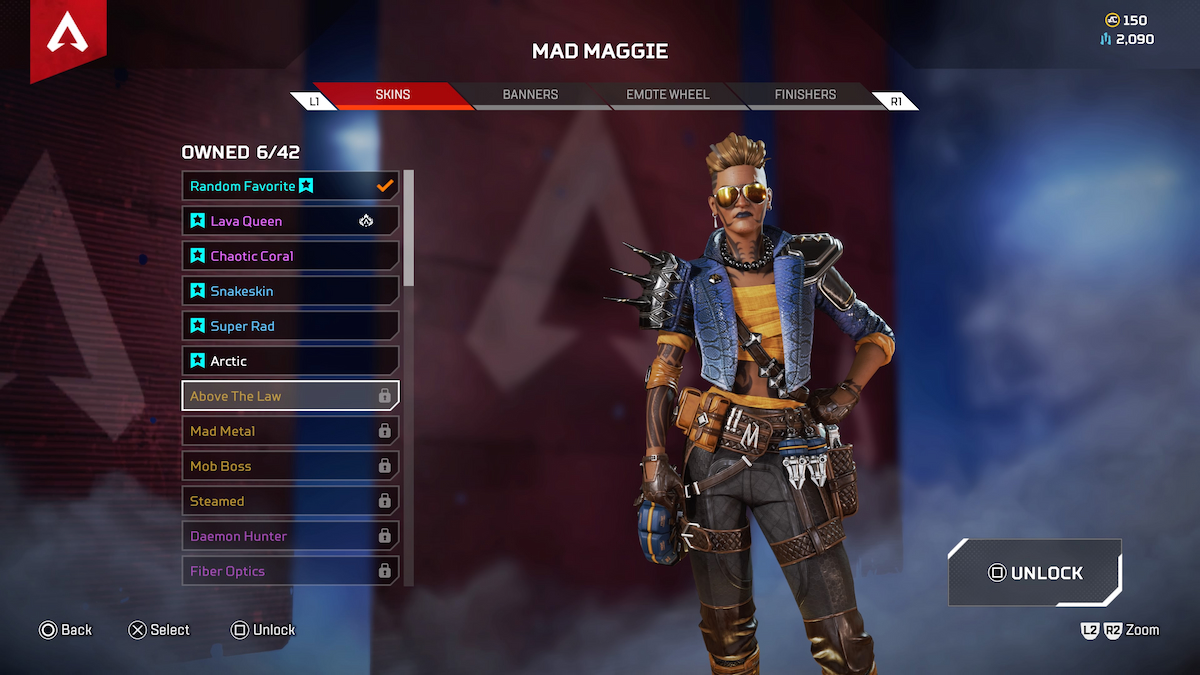Switch to the Banners tab
The height and width of the screenshot is (675, 1200).
click(x=530, y=95)
